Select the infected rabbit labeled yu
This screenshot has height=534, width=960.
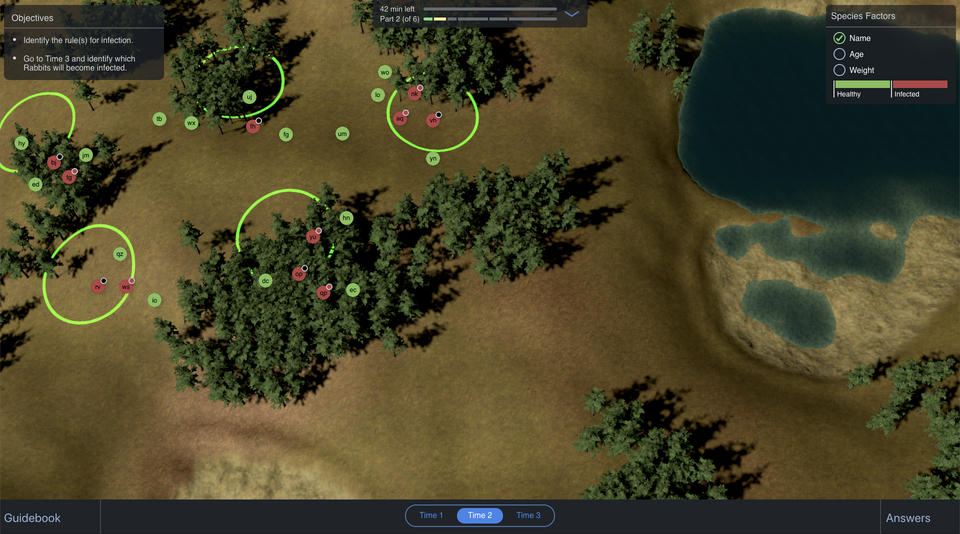point(313,237)
